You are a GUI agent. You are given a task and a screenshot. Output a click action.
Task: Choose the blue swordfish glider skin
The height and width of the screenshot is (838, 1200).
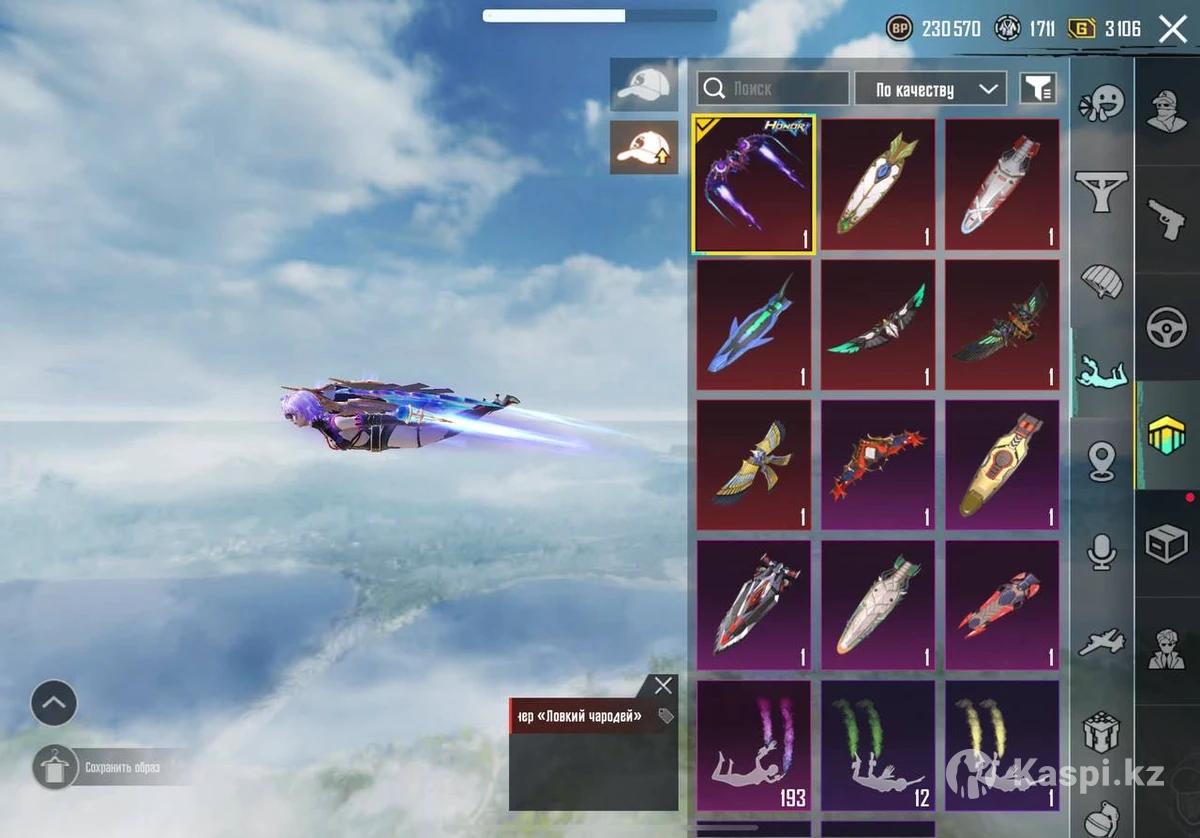754,325
